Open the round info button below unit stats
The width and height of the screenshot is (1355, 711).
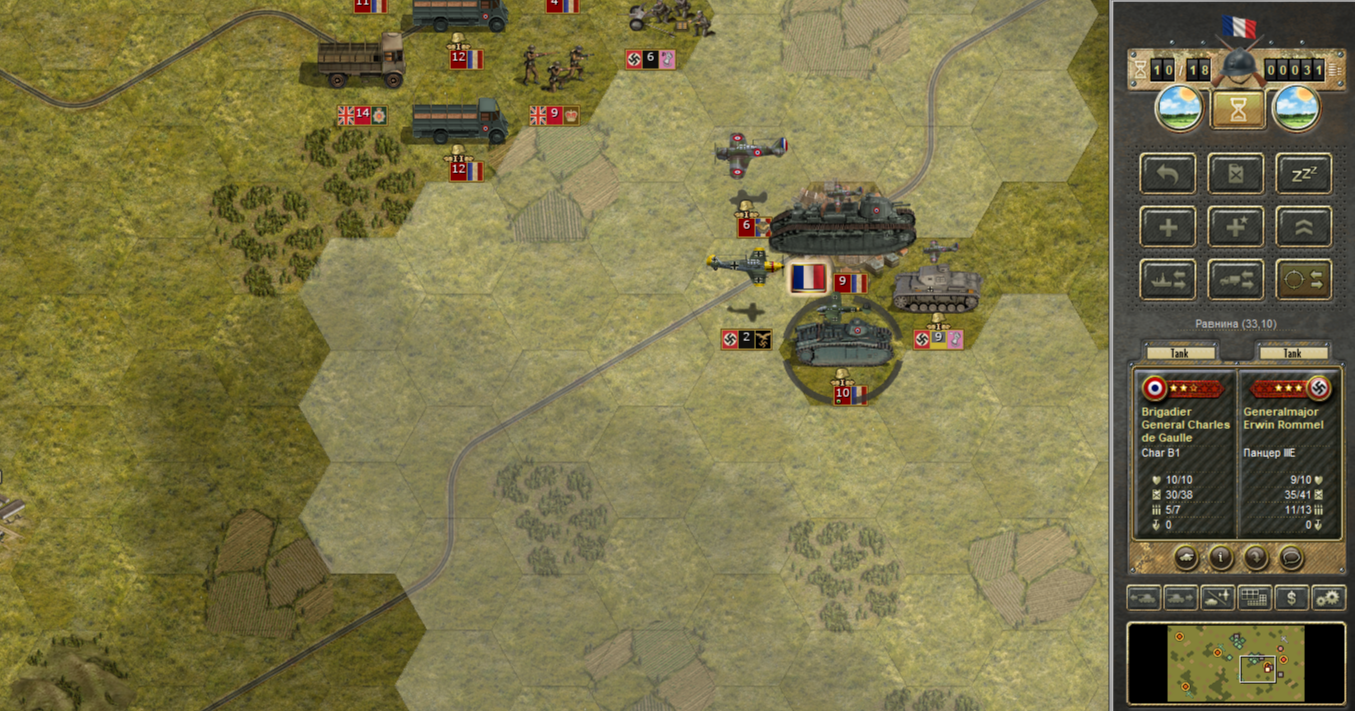click(x=1220, y=558)
